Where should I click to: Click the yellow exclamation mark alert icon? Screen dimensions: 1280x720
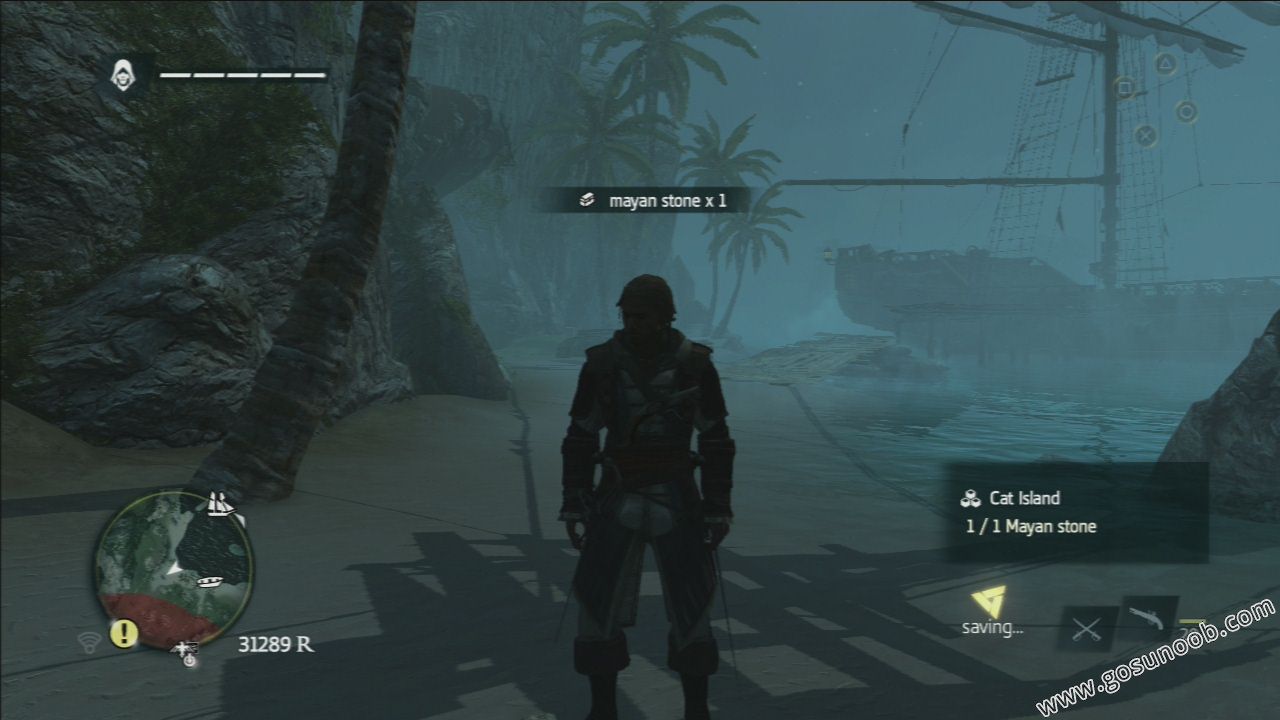point(124,632)
